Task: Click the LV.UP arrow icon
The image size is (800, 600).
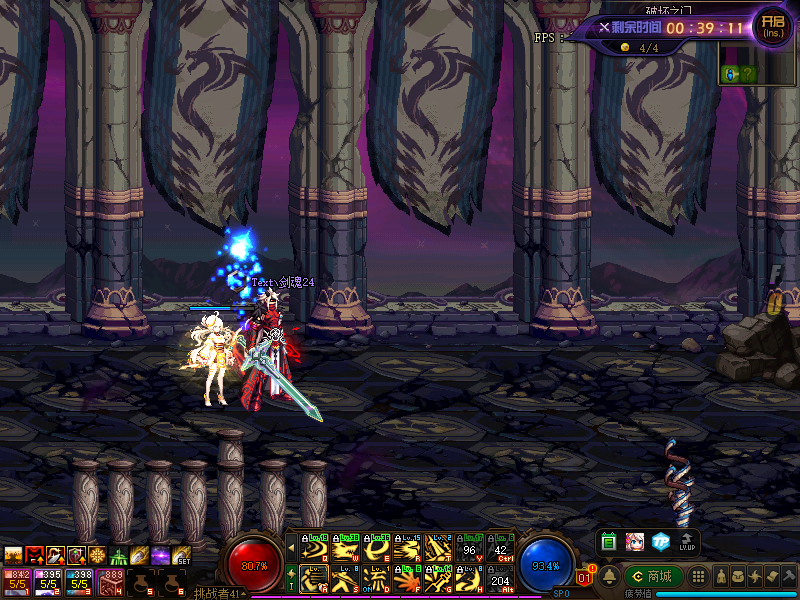Action: (687, 541)
